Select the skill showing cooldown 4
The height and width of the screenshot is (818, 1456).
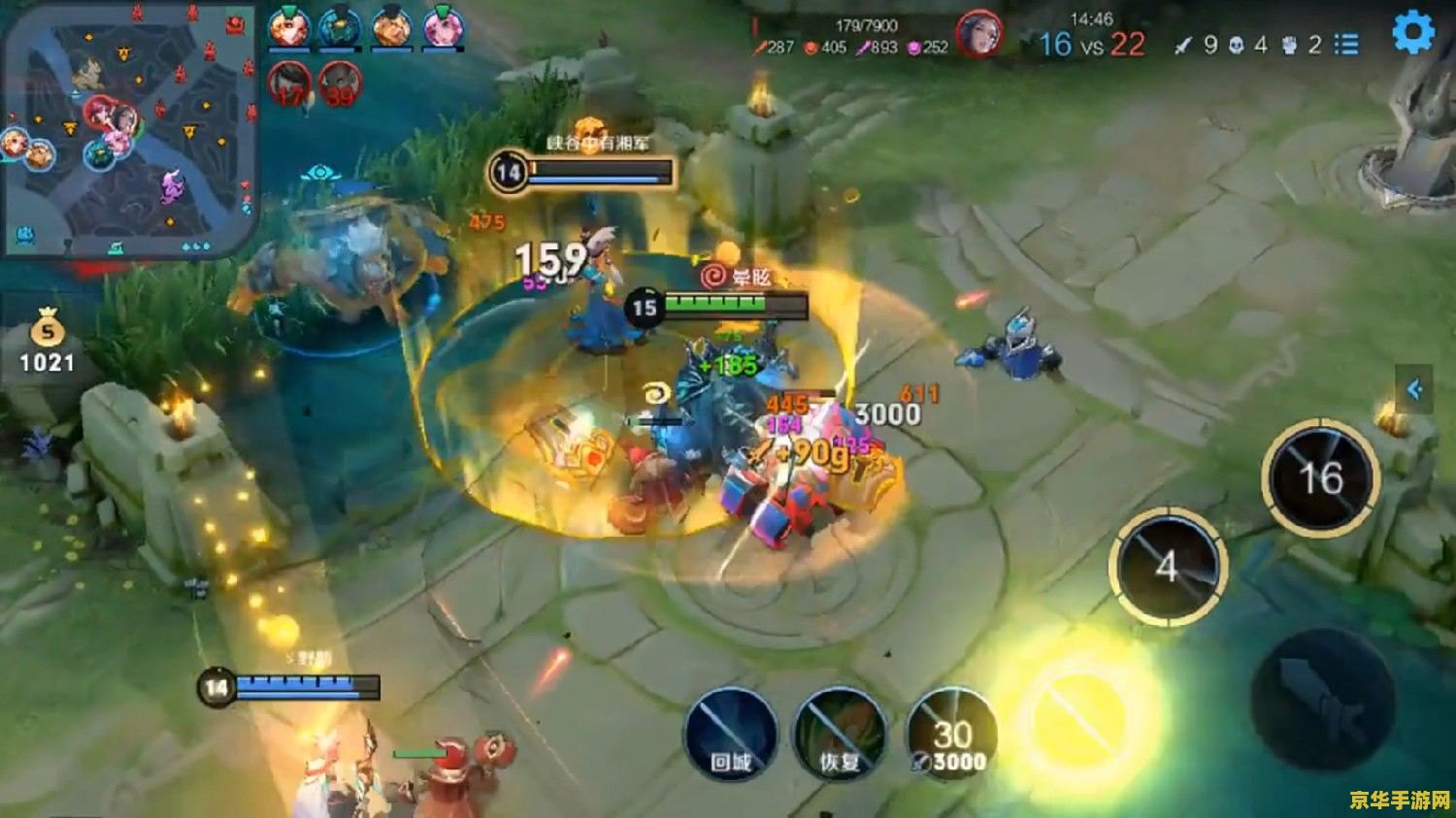pyautogui.click(x=1168, y=566)
